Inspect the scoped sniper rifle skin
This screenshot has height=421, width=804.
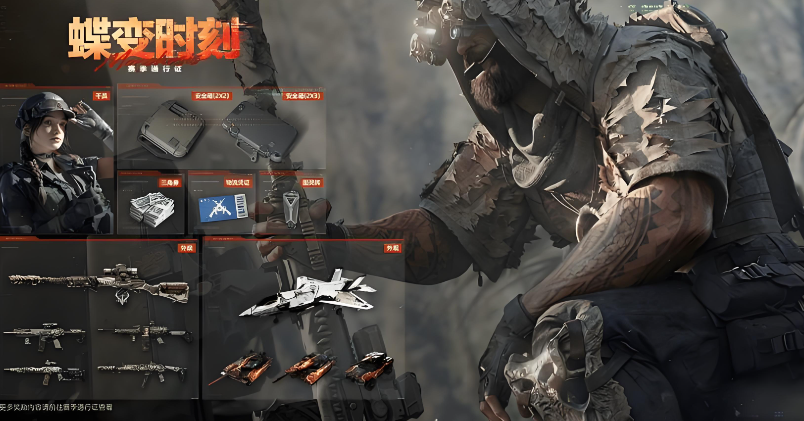pos(100,283)
